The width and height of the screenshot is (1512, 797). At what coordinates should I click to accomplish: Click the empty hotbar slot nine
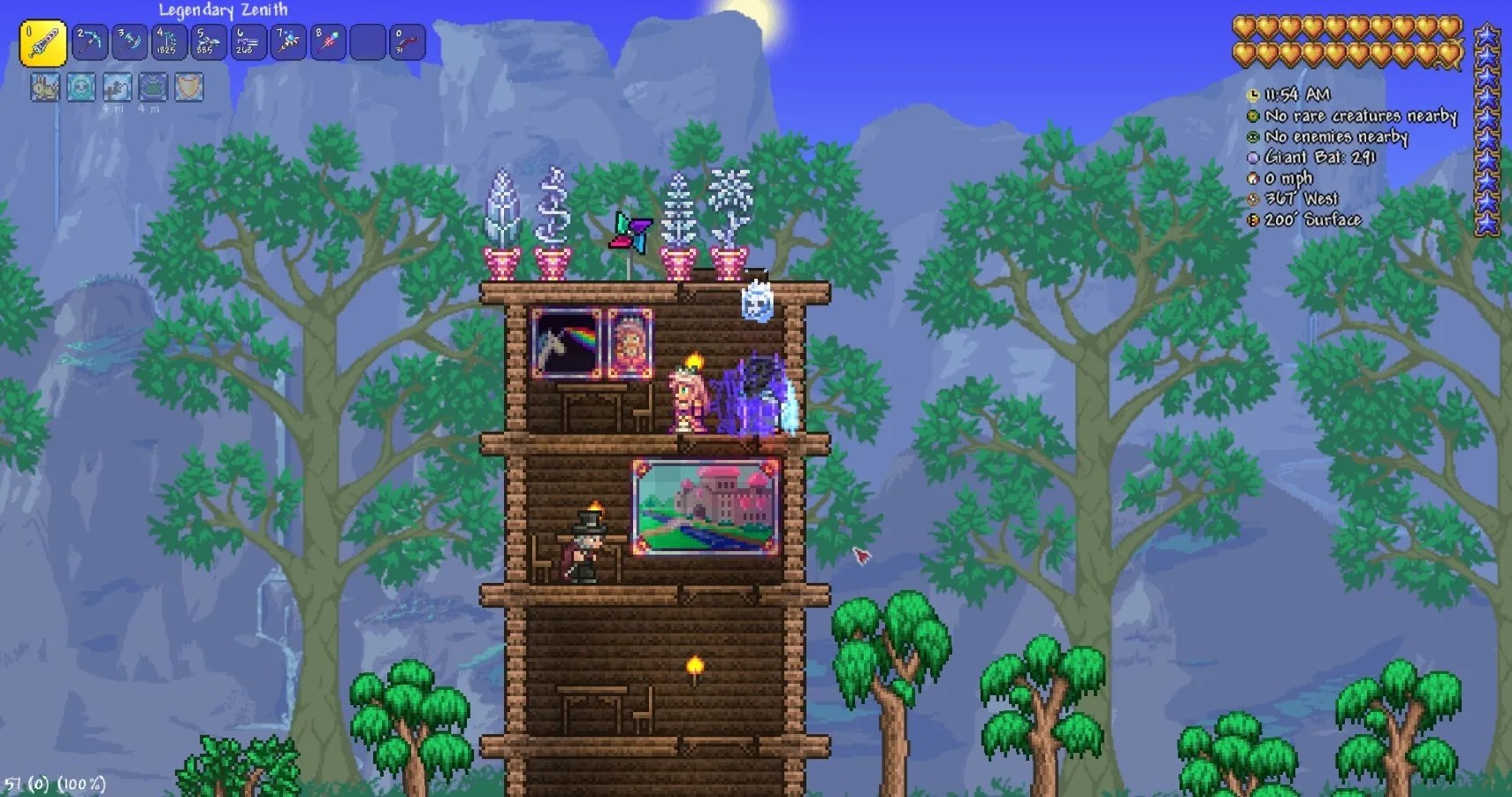[366, 41]
